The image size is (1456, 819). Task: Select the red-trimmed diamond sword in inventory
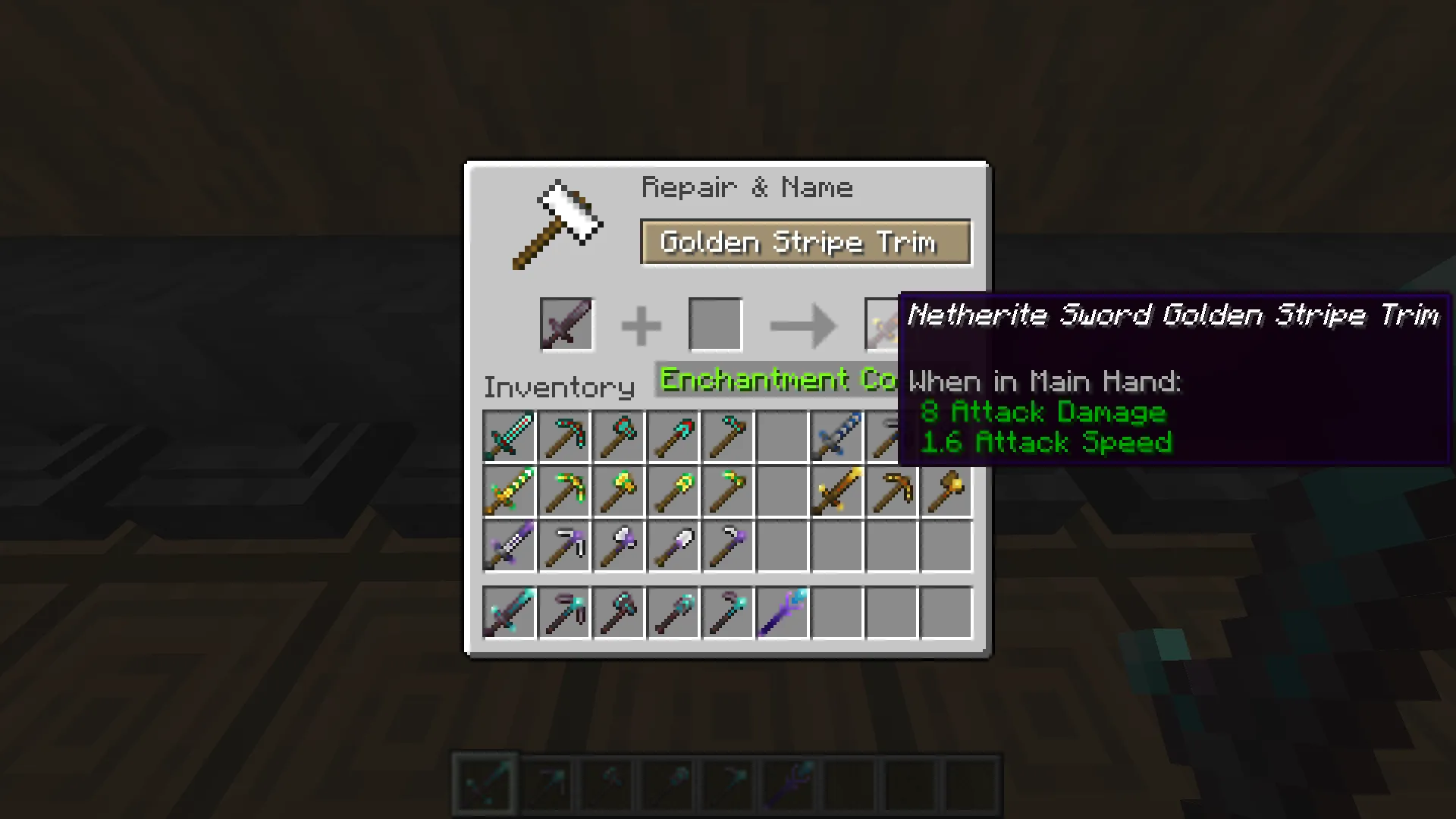[508, 436]
